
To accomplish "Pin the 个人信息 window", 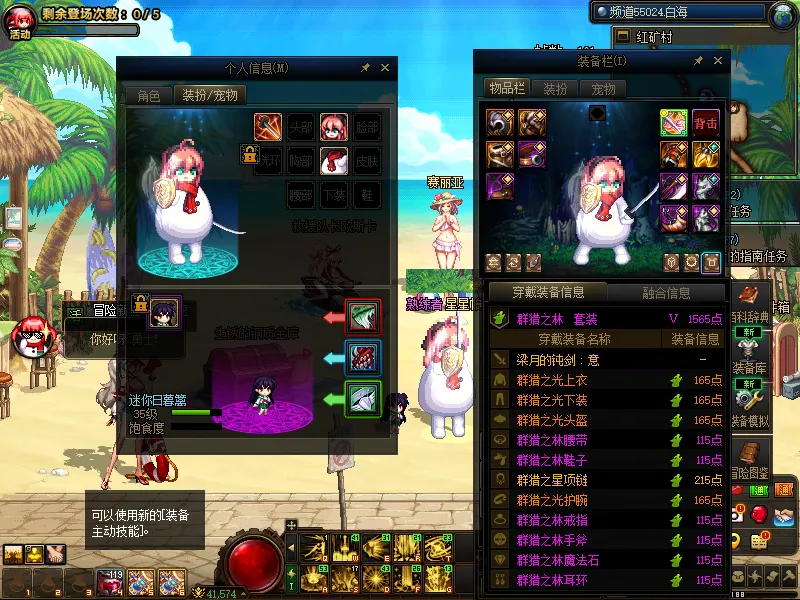I will coord(365,68).
